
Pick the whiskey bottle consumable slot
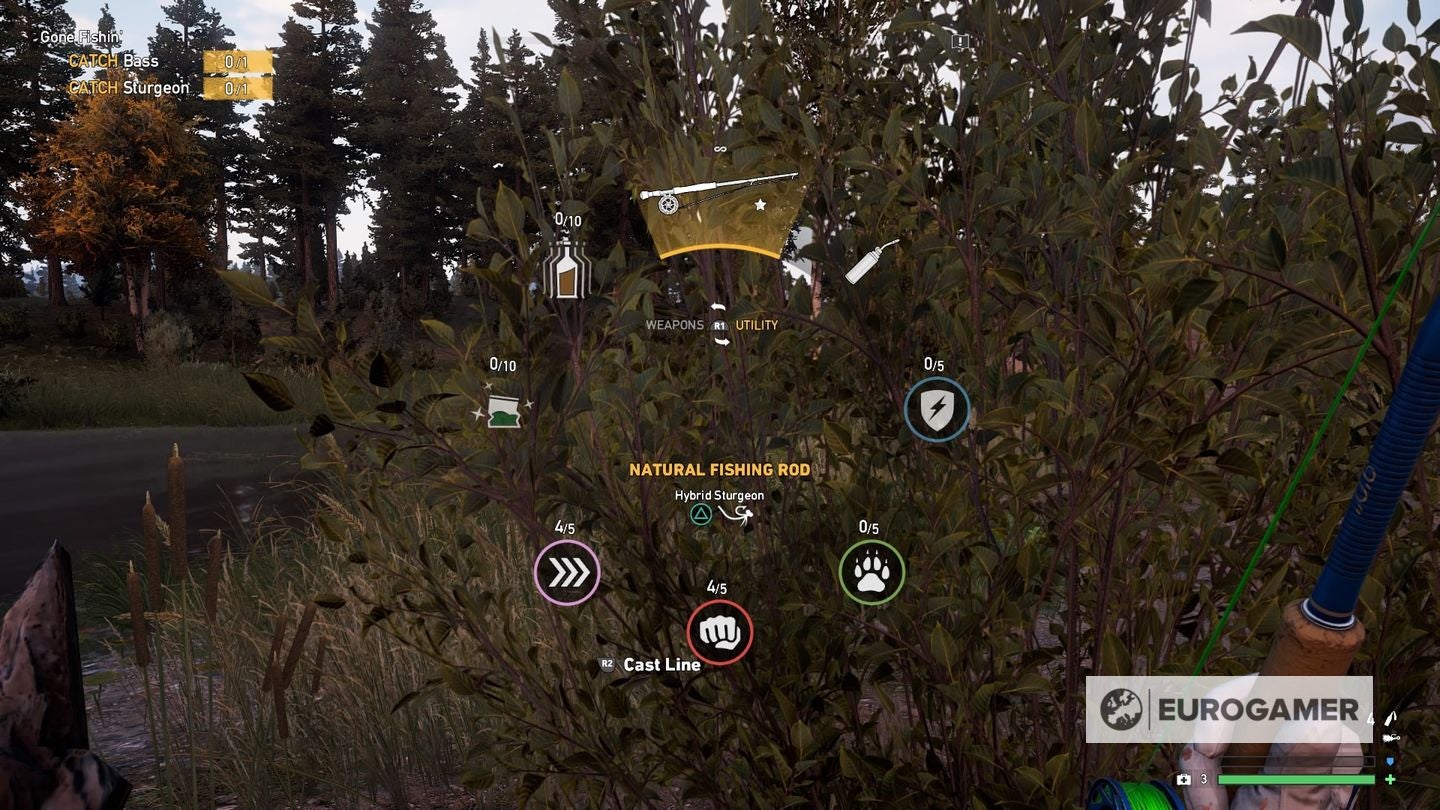(x=566, y=272)
